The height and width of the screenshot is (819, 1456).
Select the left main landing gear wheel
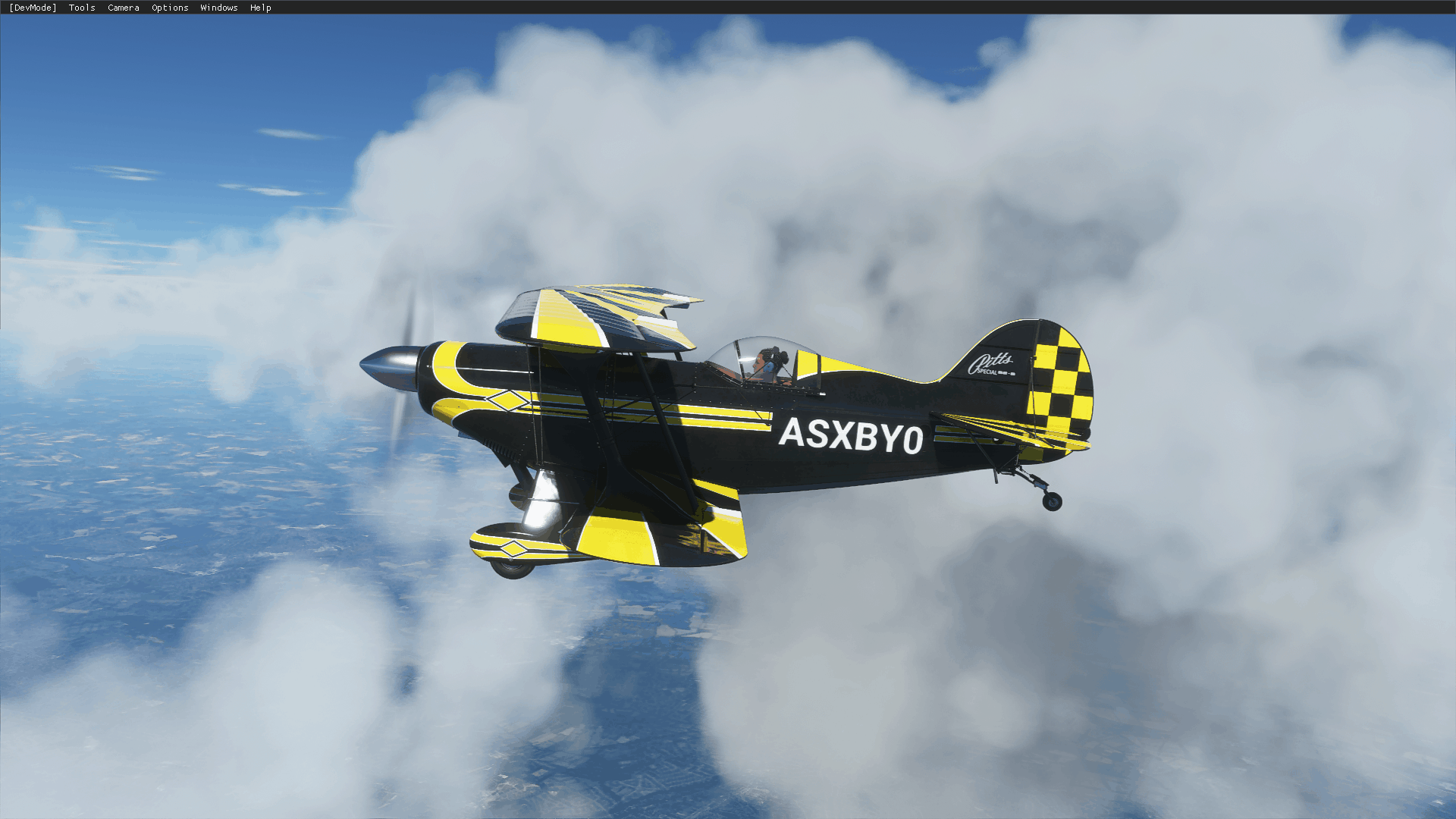click(513, 570)
